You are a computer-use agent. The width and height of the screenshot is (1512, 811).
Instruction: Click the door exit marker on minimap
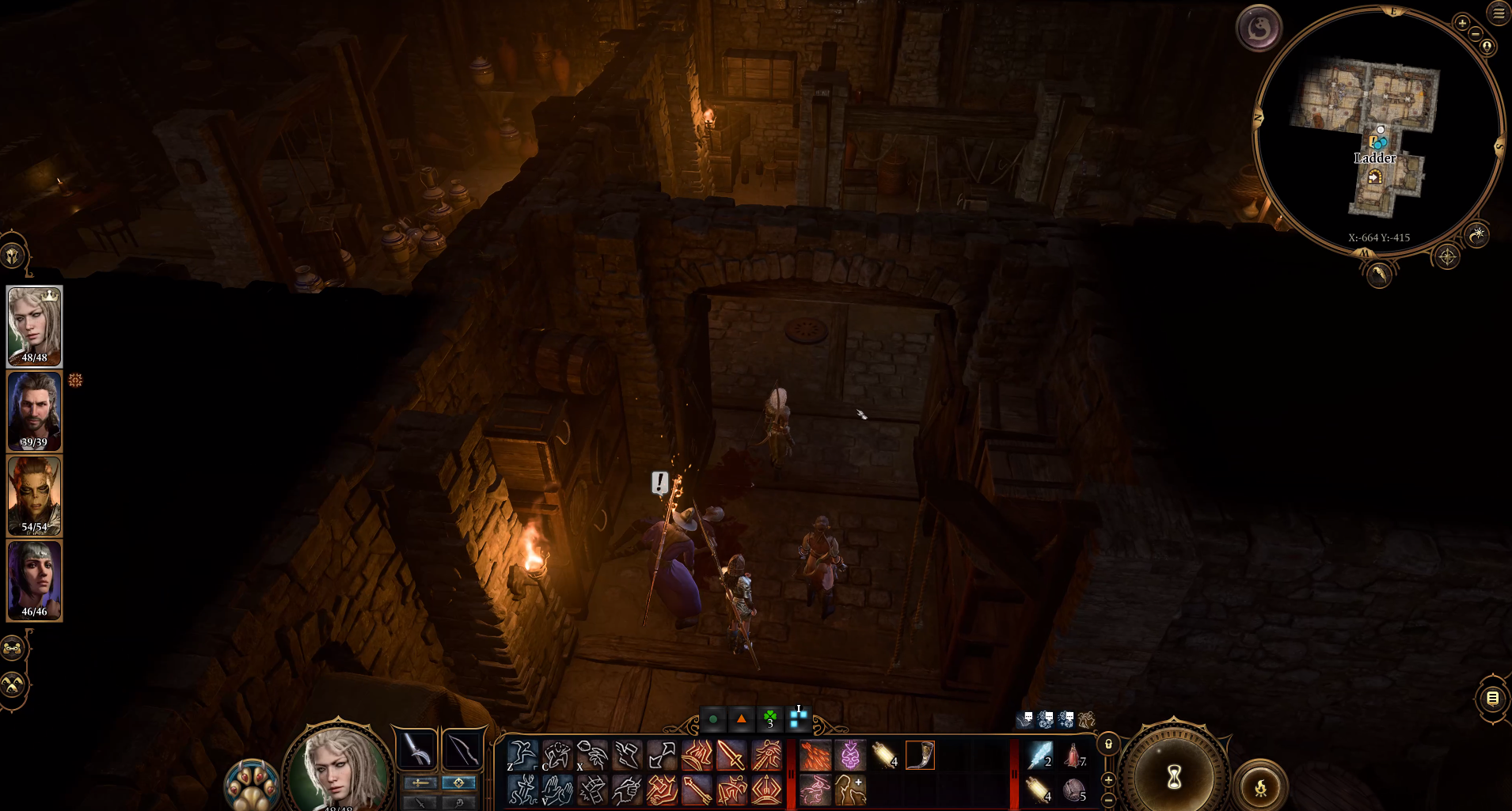pos(1375,177)
